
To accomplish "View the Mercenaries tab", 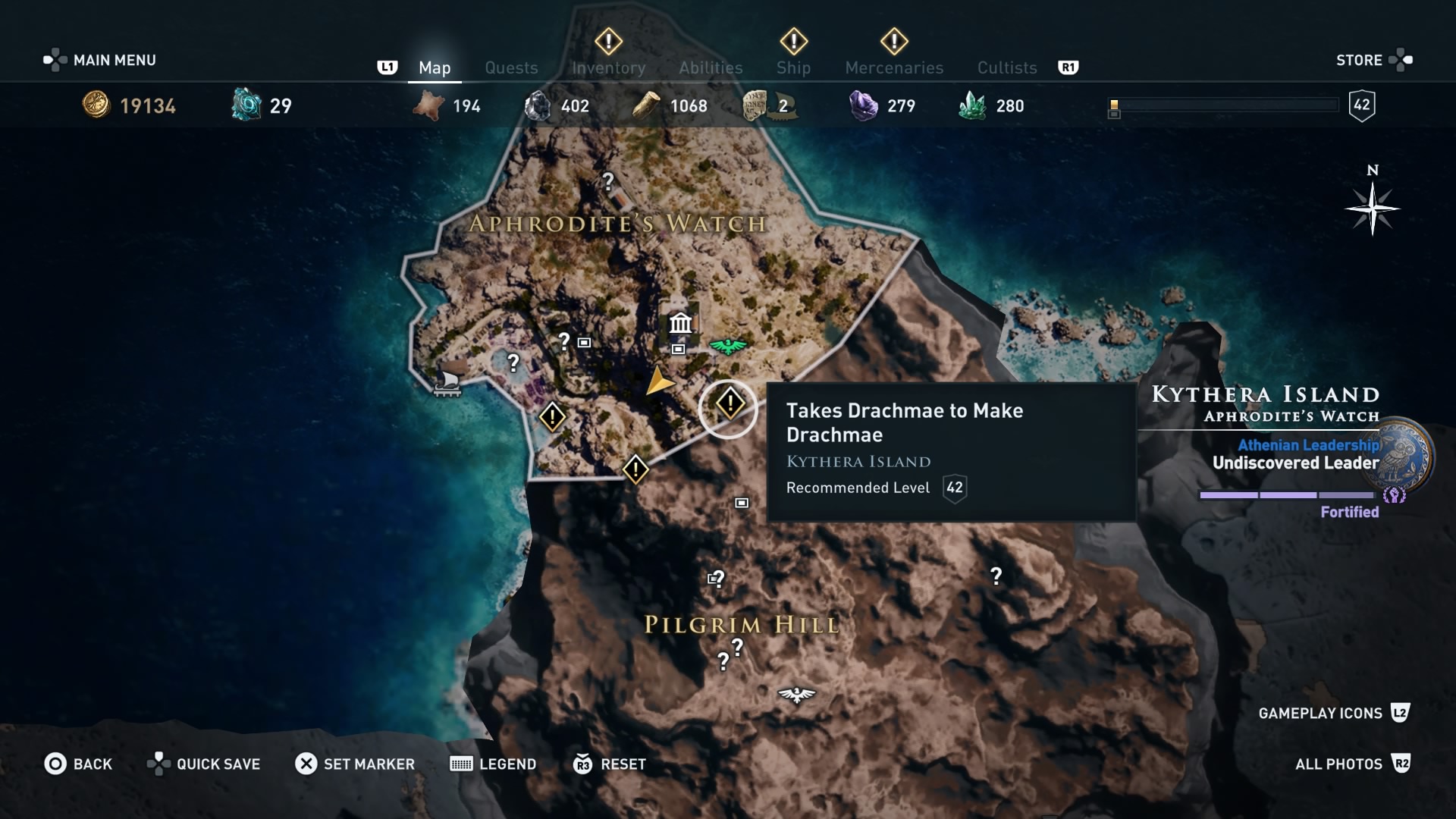I will click(x=894, y=68).
